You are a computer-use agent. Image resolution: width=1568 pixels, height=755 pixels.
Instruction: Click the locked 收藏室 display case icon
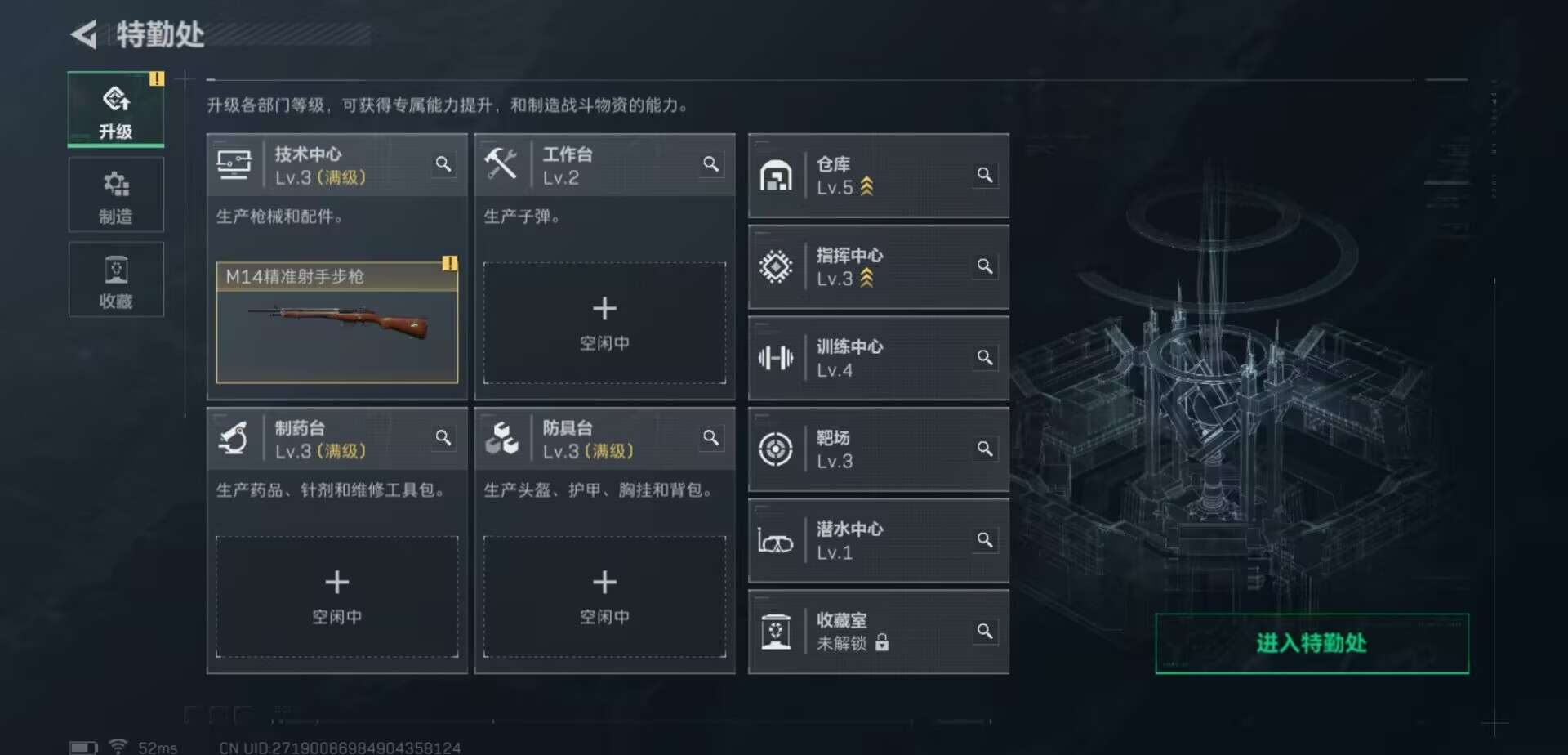point(776,632)
